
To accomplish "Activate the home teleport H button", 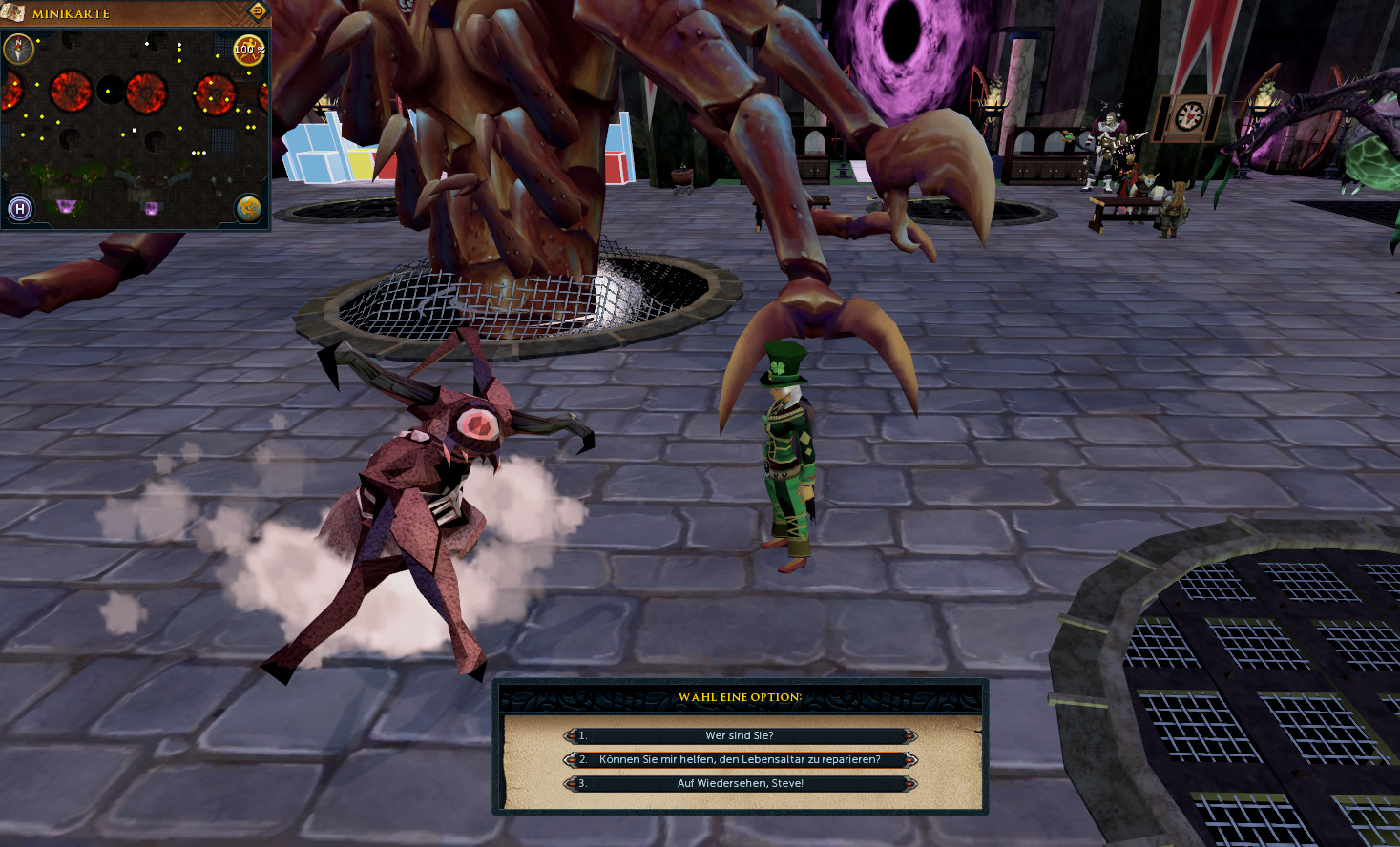I will point(20,208).
